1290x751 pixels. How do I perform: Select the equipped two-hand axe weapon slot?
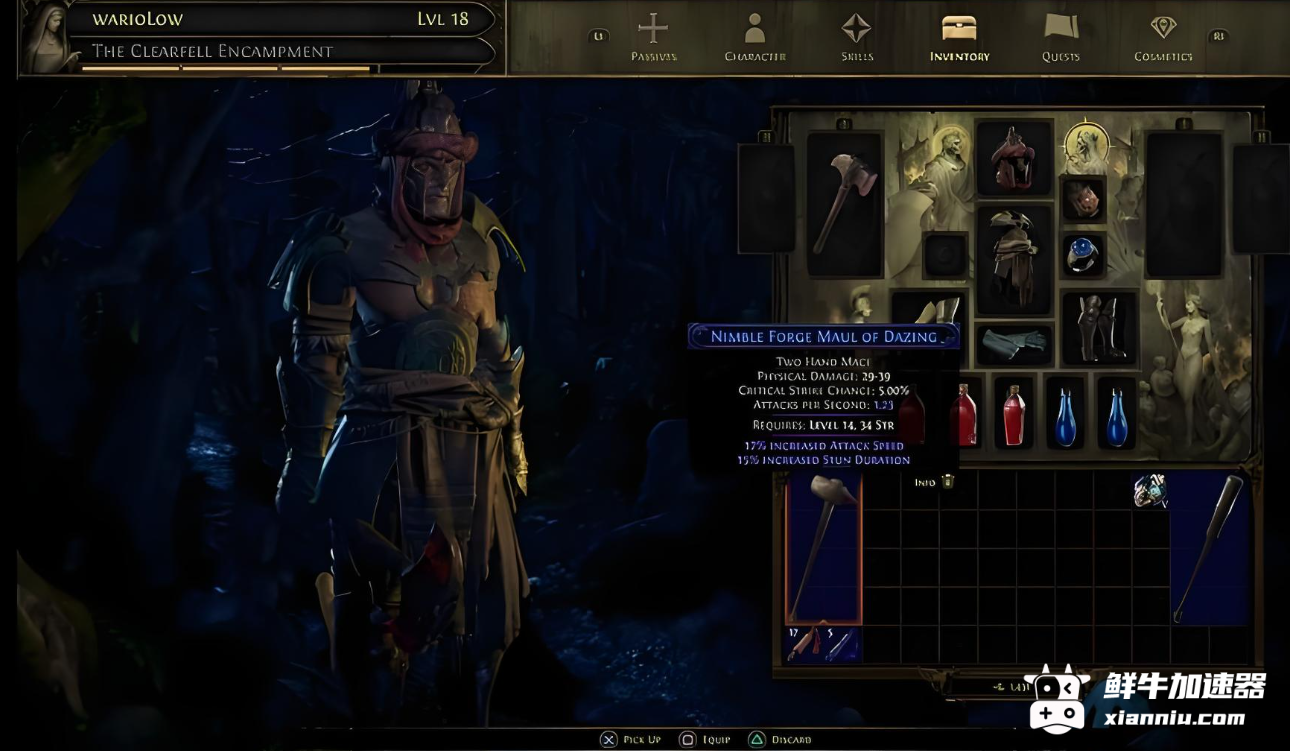tap(844, 204)
